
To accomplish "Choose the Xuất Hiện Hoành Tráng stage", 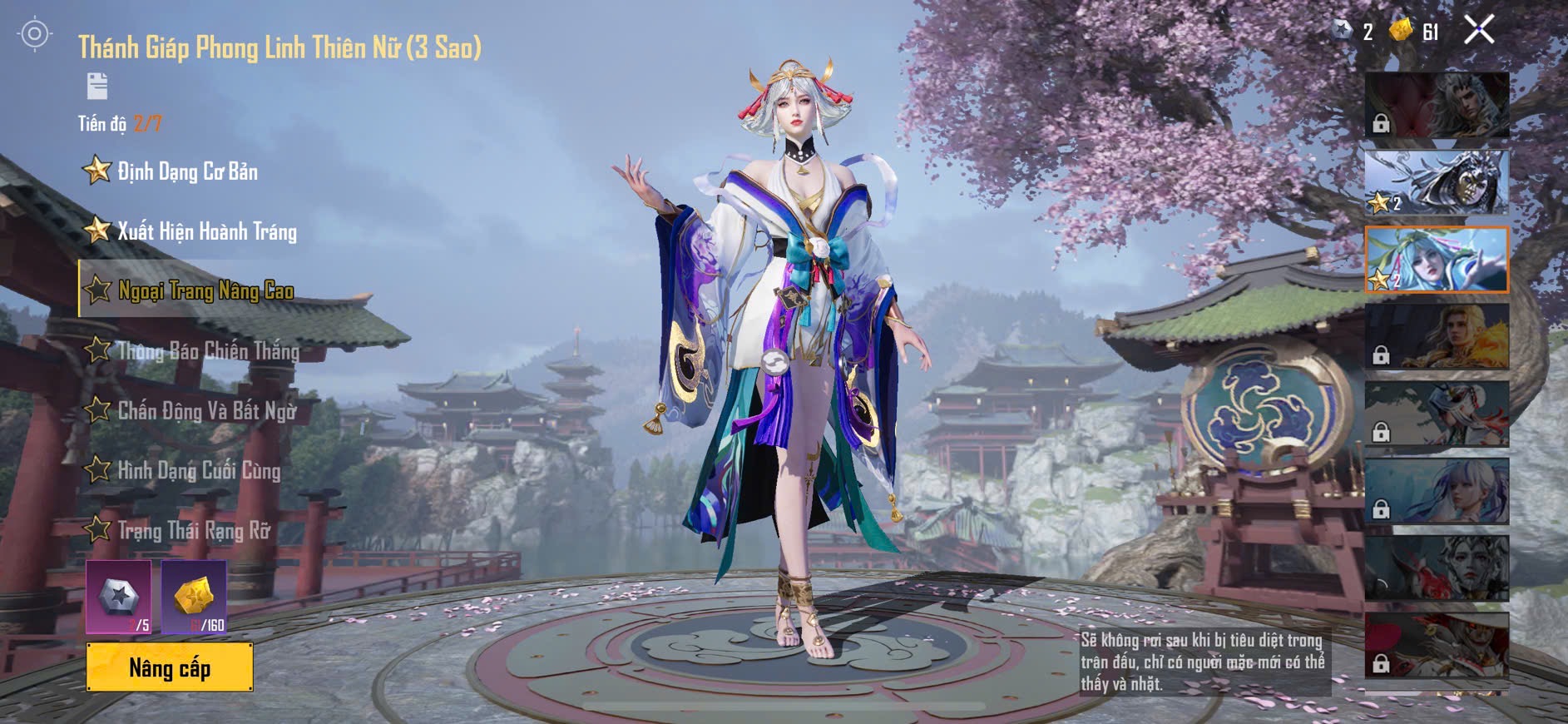I will [x=206, y=231].
